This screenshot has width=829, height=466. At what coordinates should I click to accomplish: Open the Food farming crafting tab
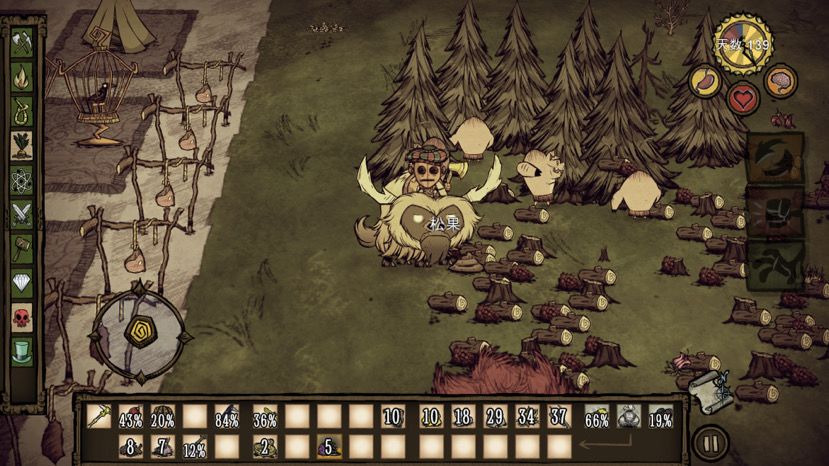pyautogui.click(x=22, y=146)
